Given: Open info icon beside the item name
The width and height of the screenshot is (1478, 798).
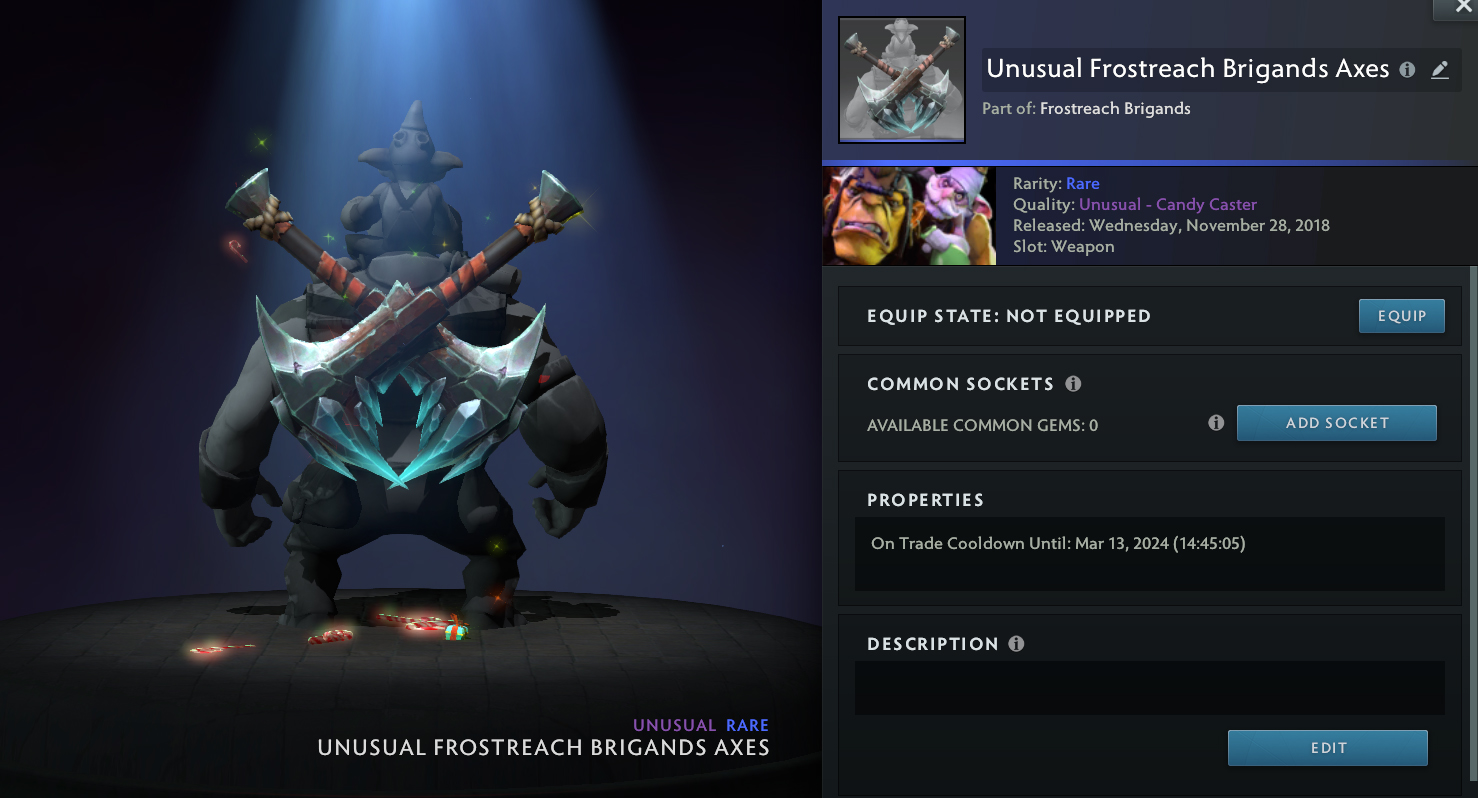Looking at the screenshot, I should 1407,70.
